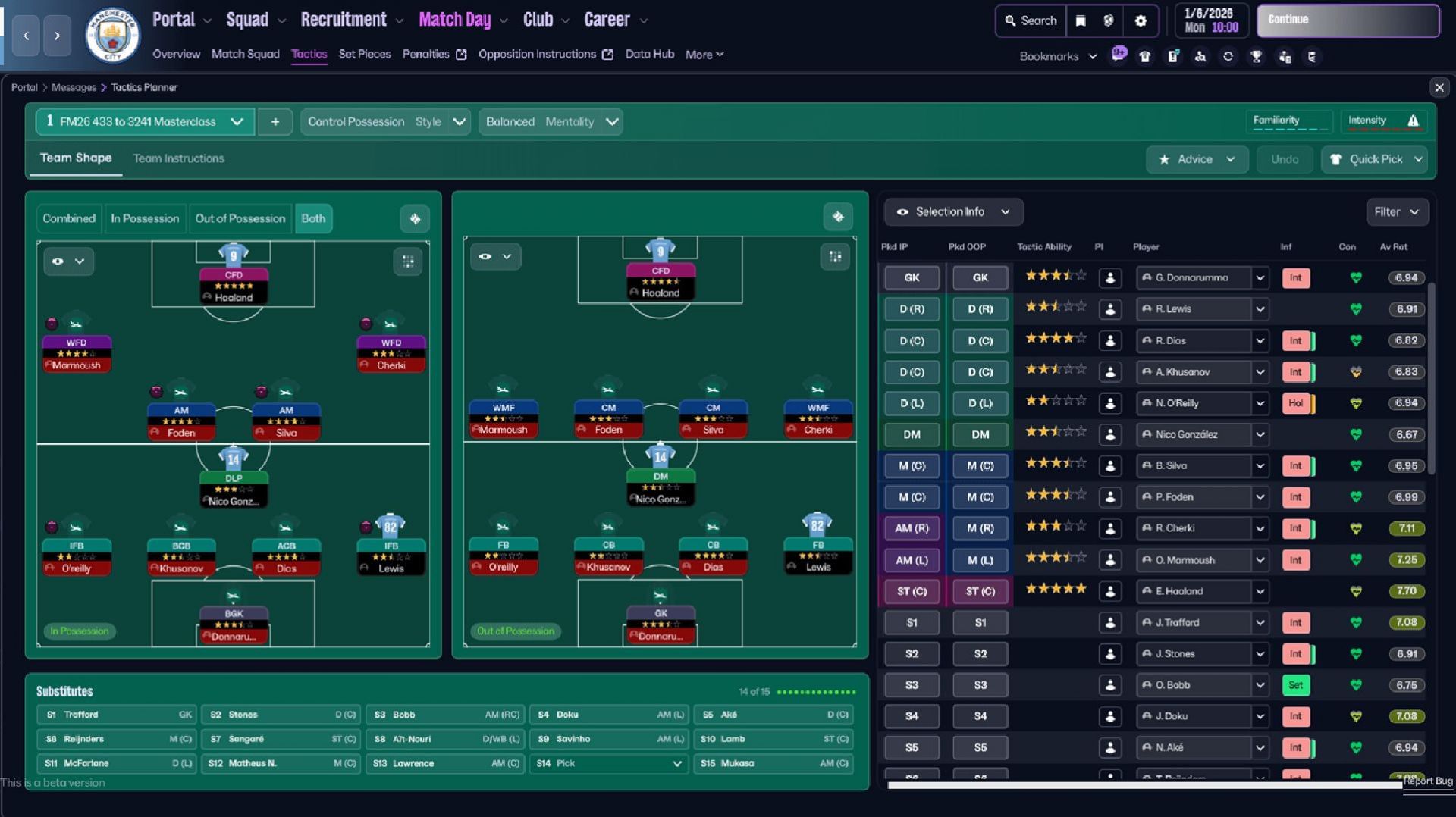Click the pitch view switcher diamond icon
Image resolution: width=1456 pixels, height=817 pixels.
[415, 218]
